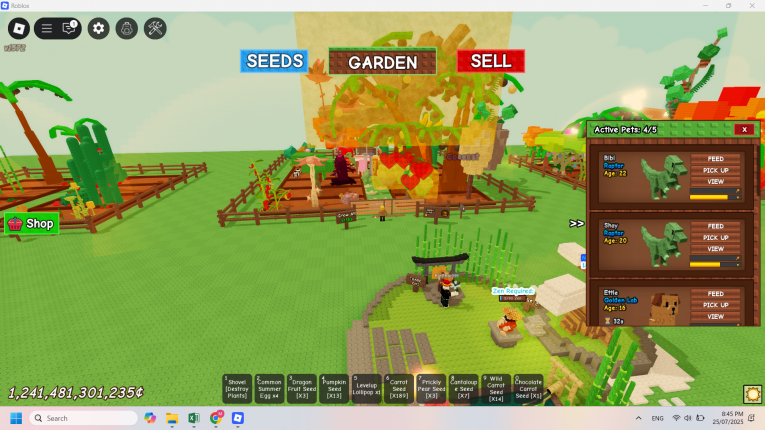
Task: Open the Roblox logo menu
Action: [x=18, y=28]
